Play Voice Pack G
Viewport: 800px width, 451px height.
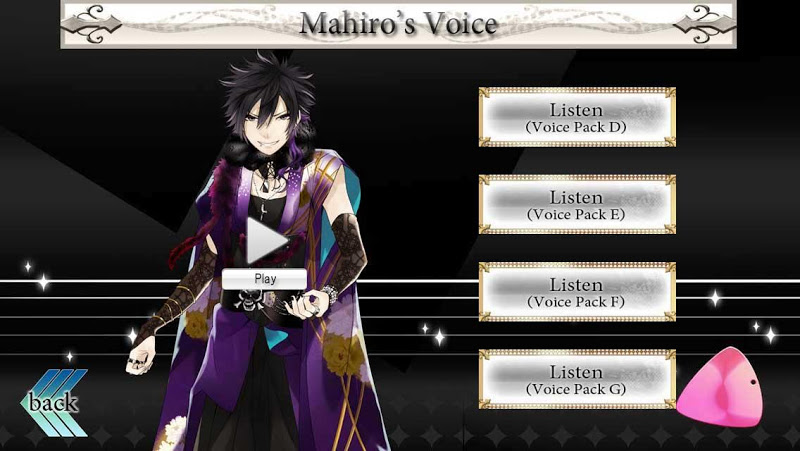(577, 380)
